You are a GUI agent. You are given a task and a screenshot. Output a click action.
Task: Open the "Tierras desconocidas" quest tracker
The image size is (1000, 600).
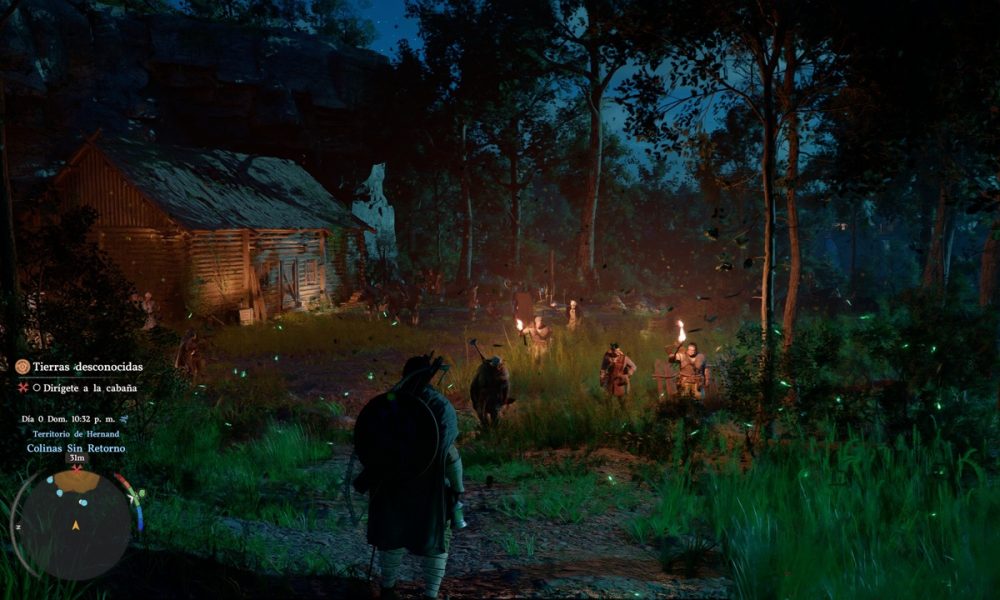pos(88,367)
